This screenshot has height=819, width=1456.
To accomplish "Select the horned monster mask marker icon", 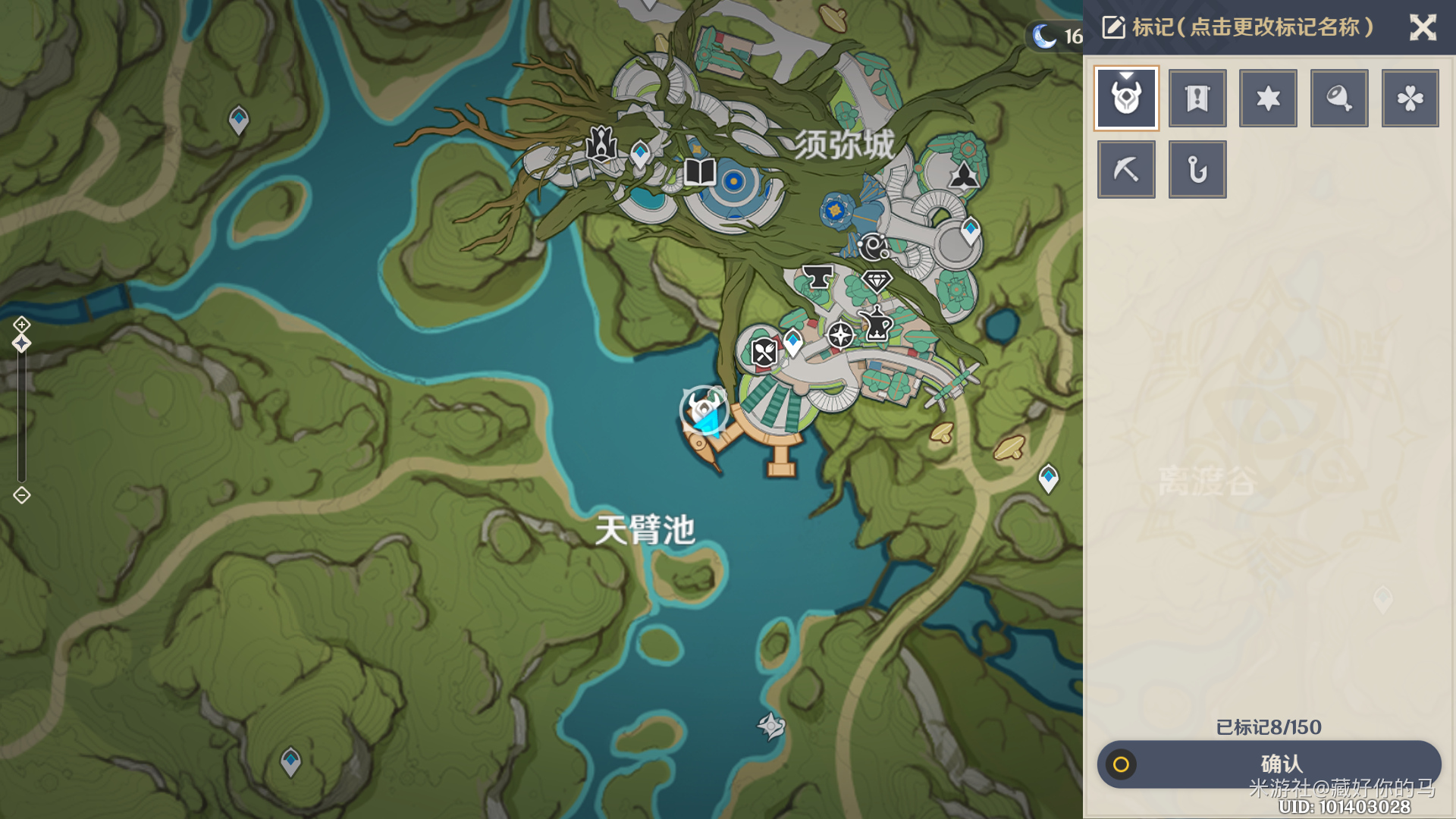I will pyautogui.click(x=1126, y=99).
